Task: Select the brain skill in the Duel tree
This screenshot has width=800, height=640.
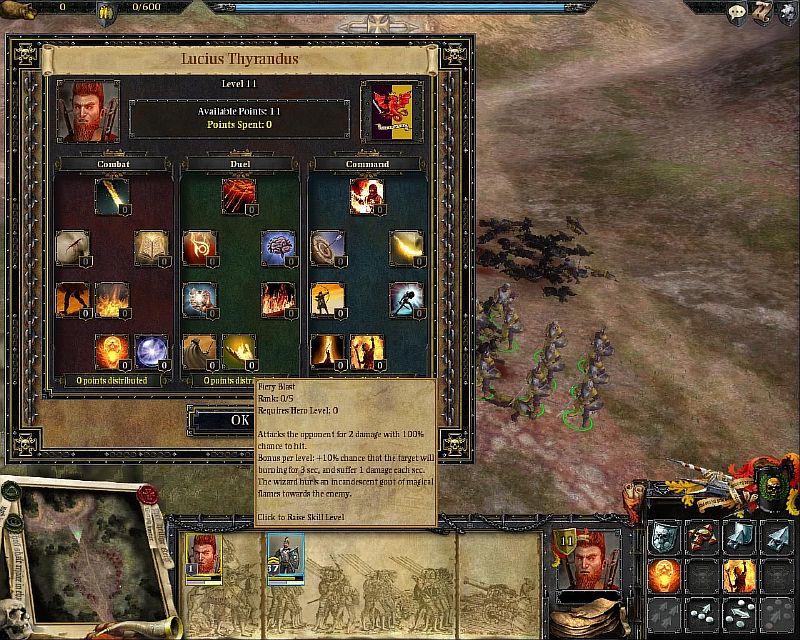Action: coord(278,248)
